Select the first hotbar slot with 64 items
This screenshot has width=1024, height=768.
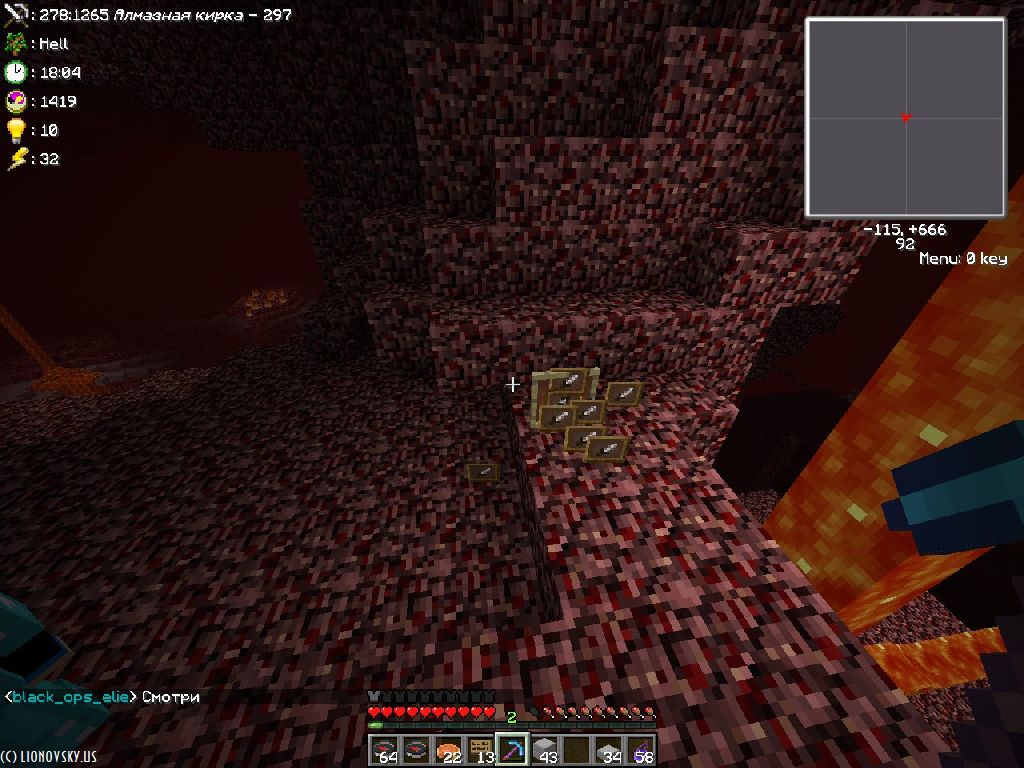click(x=385, y=750)
